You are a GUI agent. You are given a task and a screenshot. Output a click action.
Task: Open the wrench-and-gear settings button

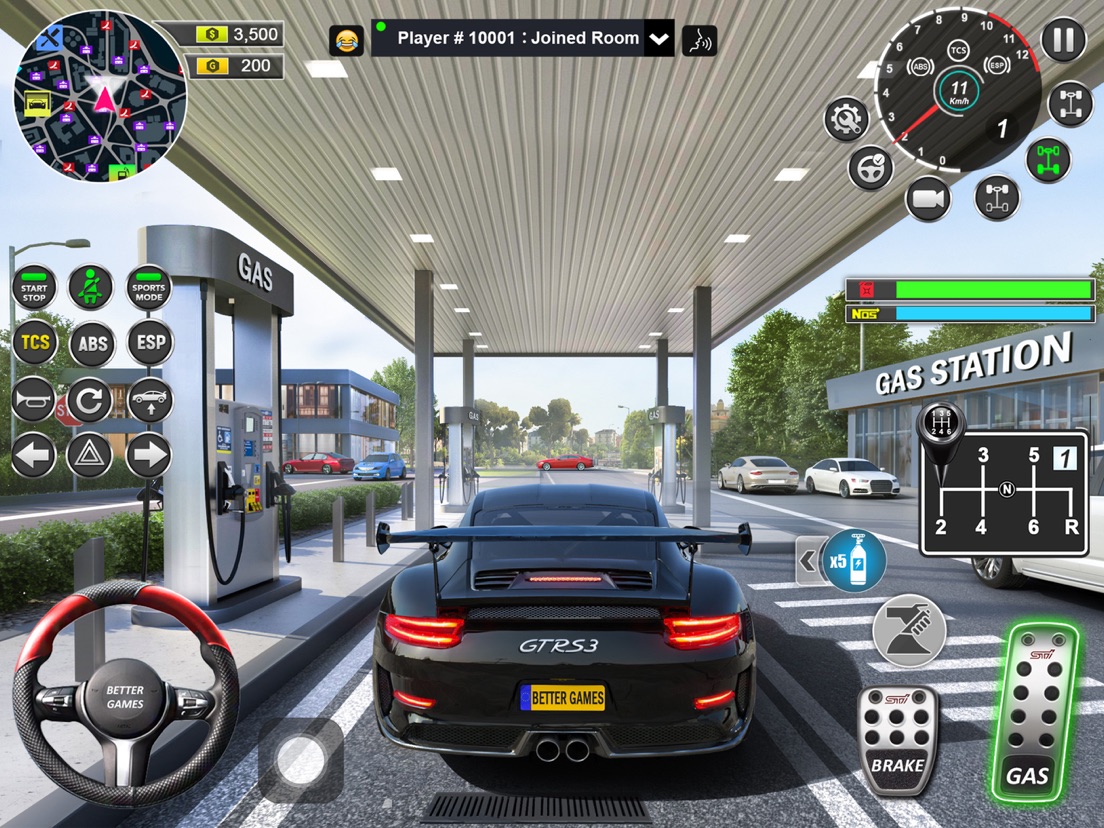[x=846, y=119]
